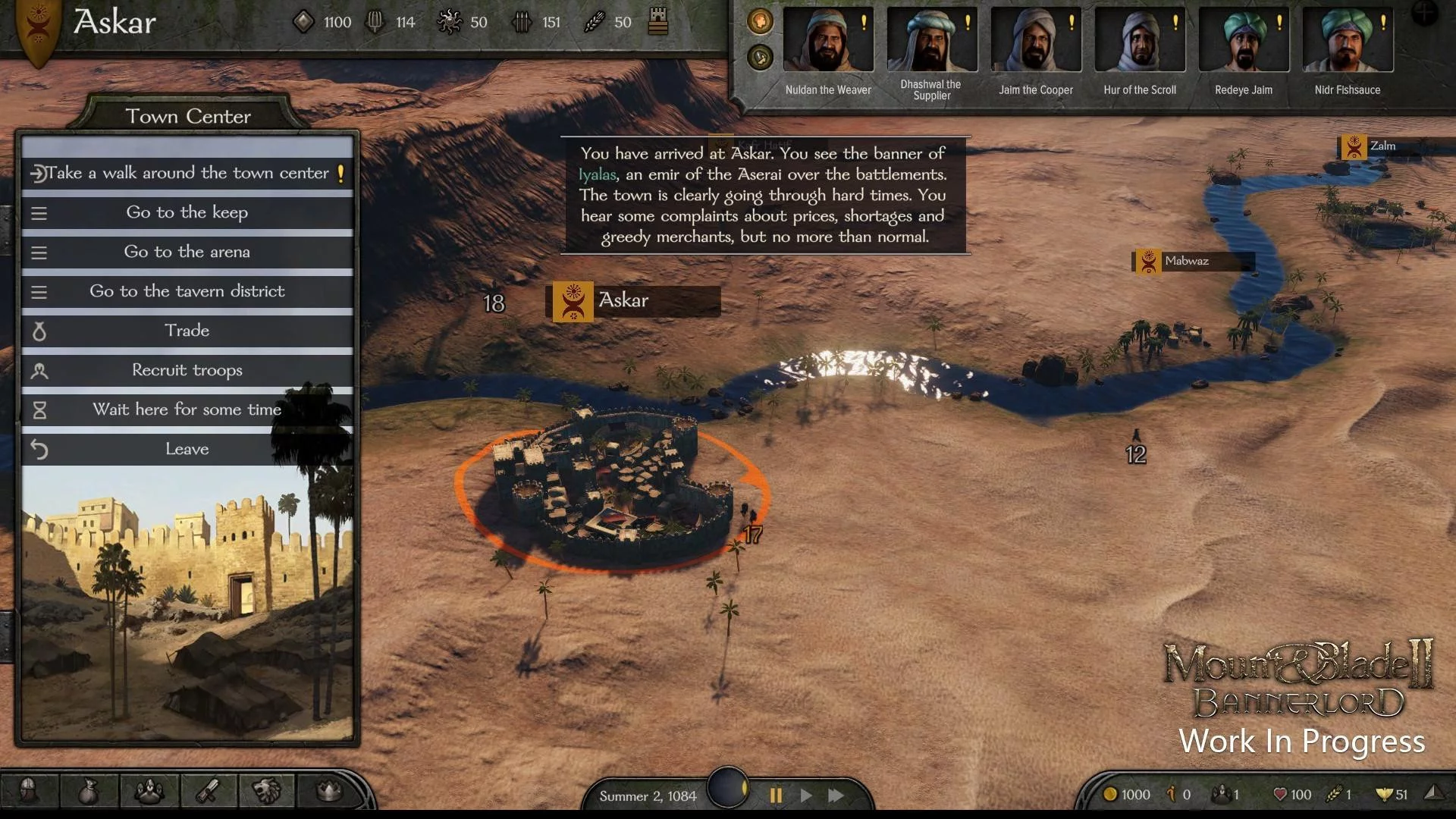Select Redeye Jaim's portrait

pos(1244,39)
